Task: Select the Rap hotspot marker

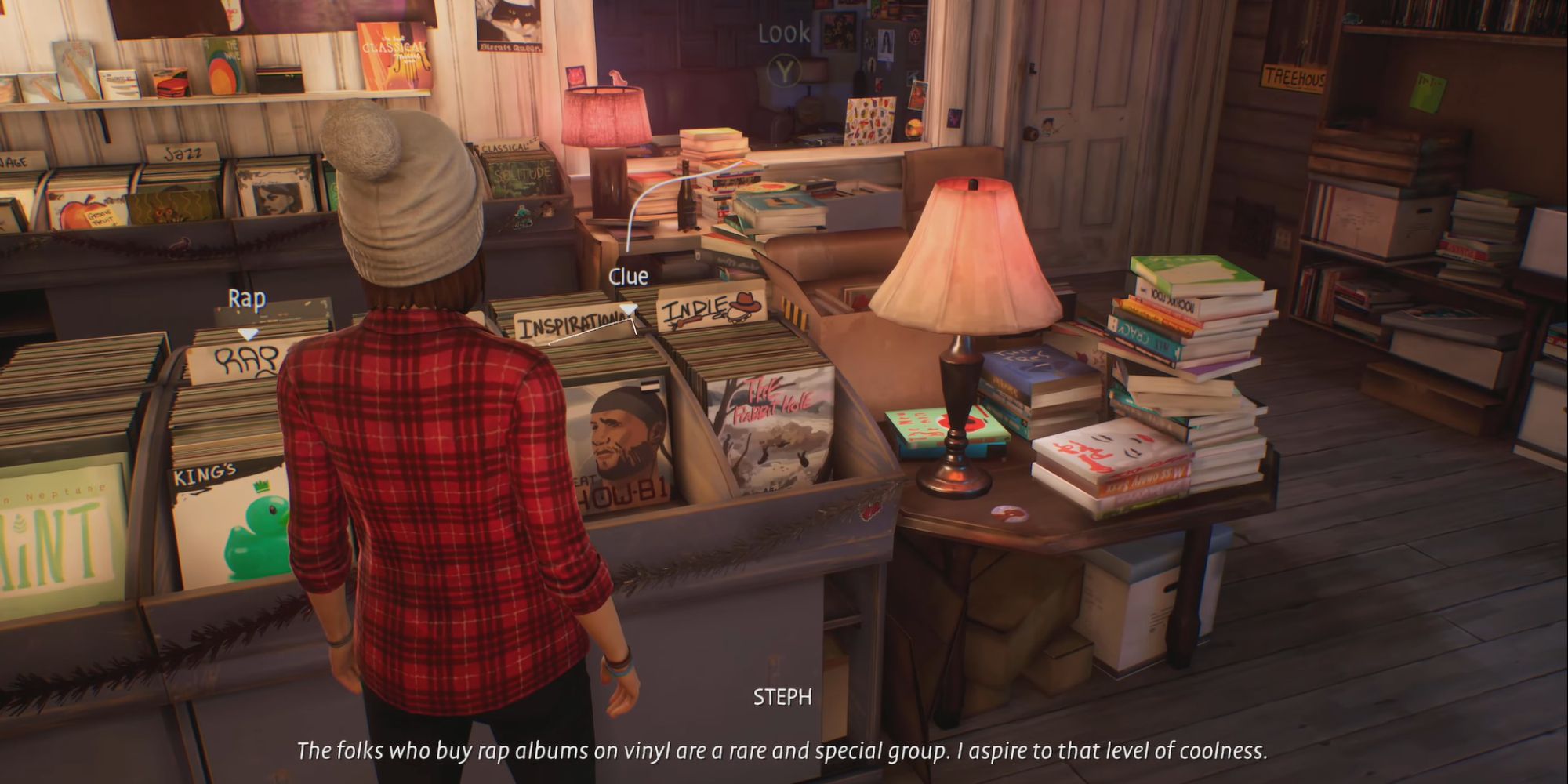Action: (246, 298)
